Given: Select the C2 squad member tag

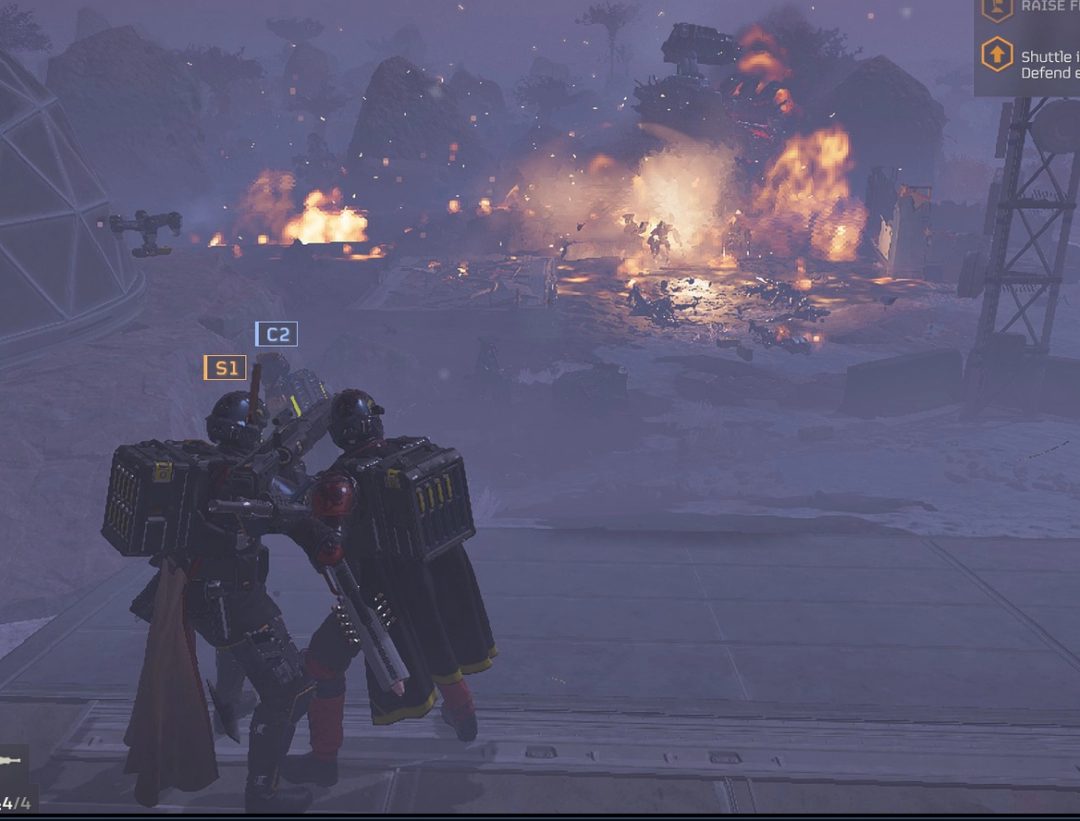Looking at the screenshot, I should tap(276, 334).
